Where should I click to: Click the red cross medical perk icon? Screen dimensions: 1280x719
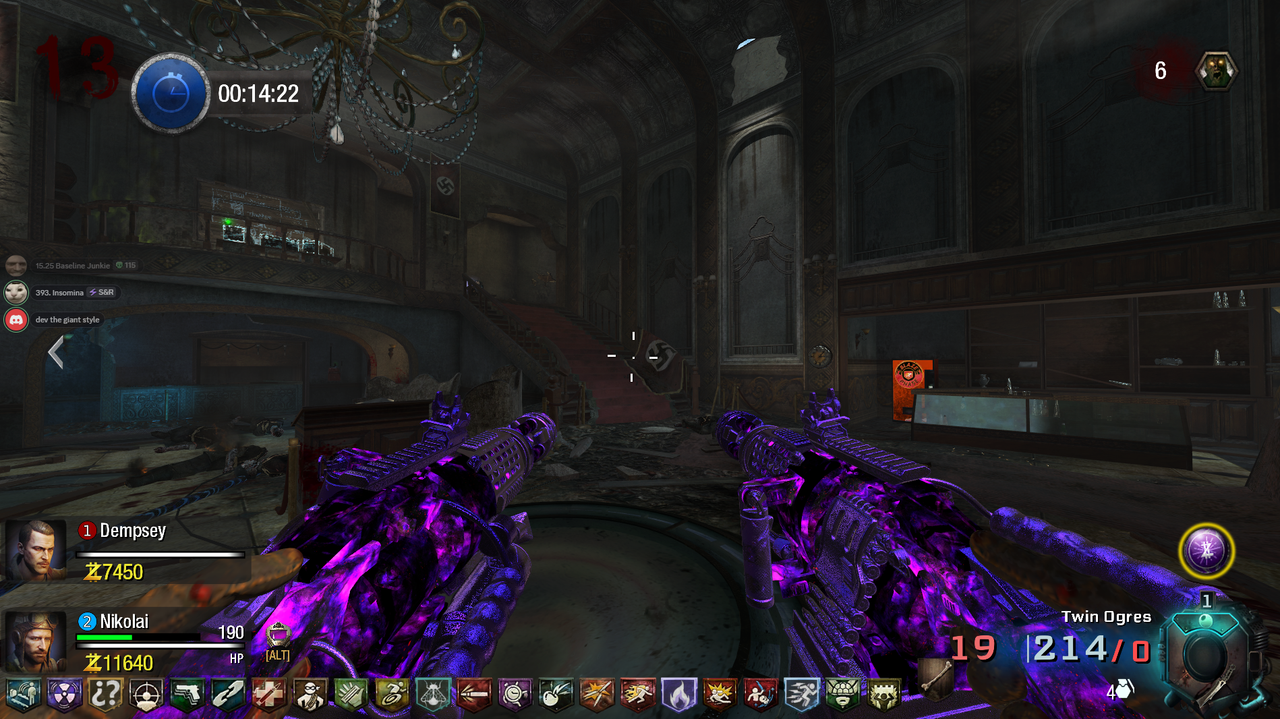pyautogui.click(x=269, y=694)
